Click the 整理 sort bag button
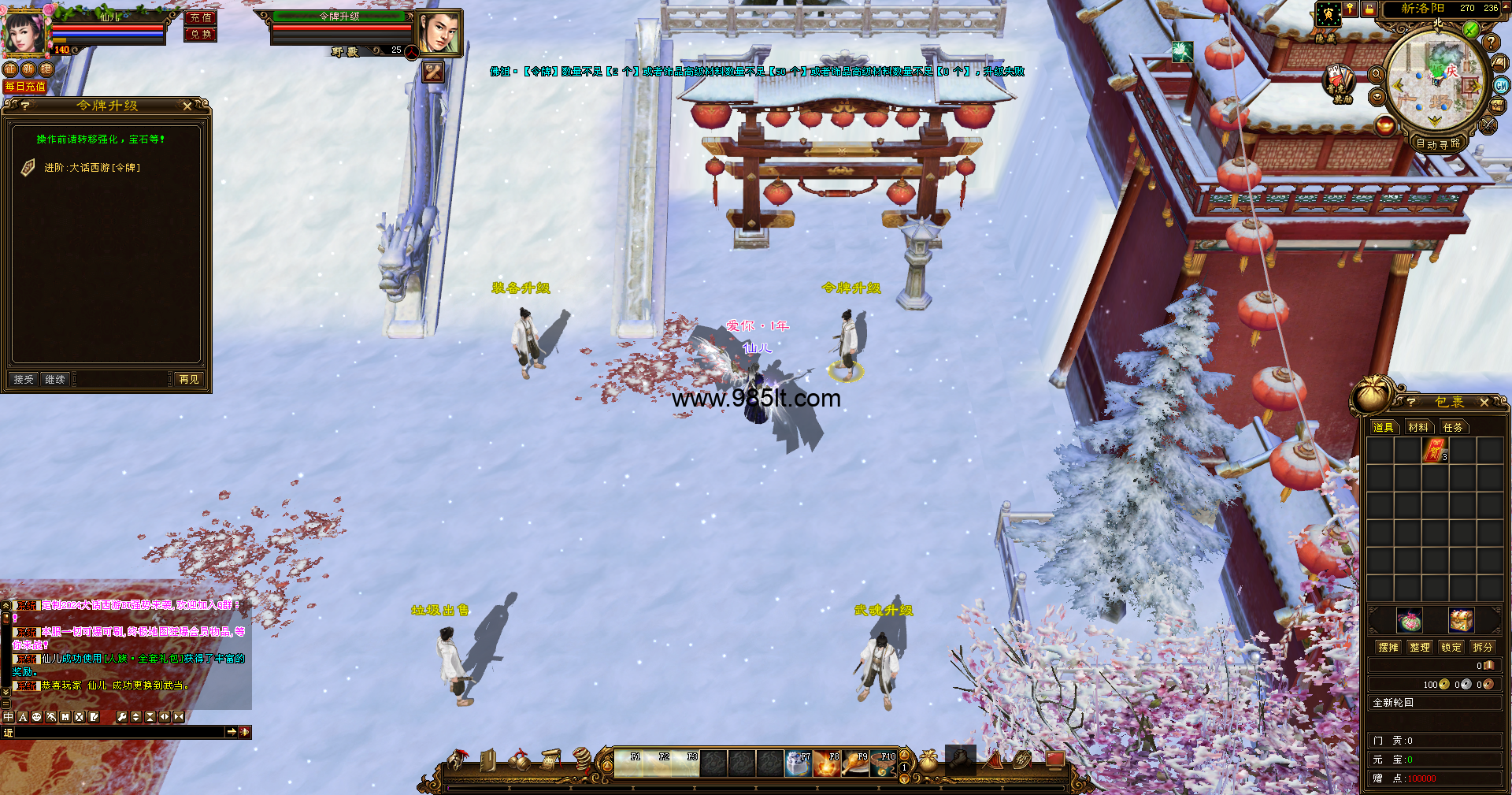This screenshot has width=1512, height=795. [1420, 647]
